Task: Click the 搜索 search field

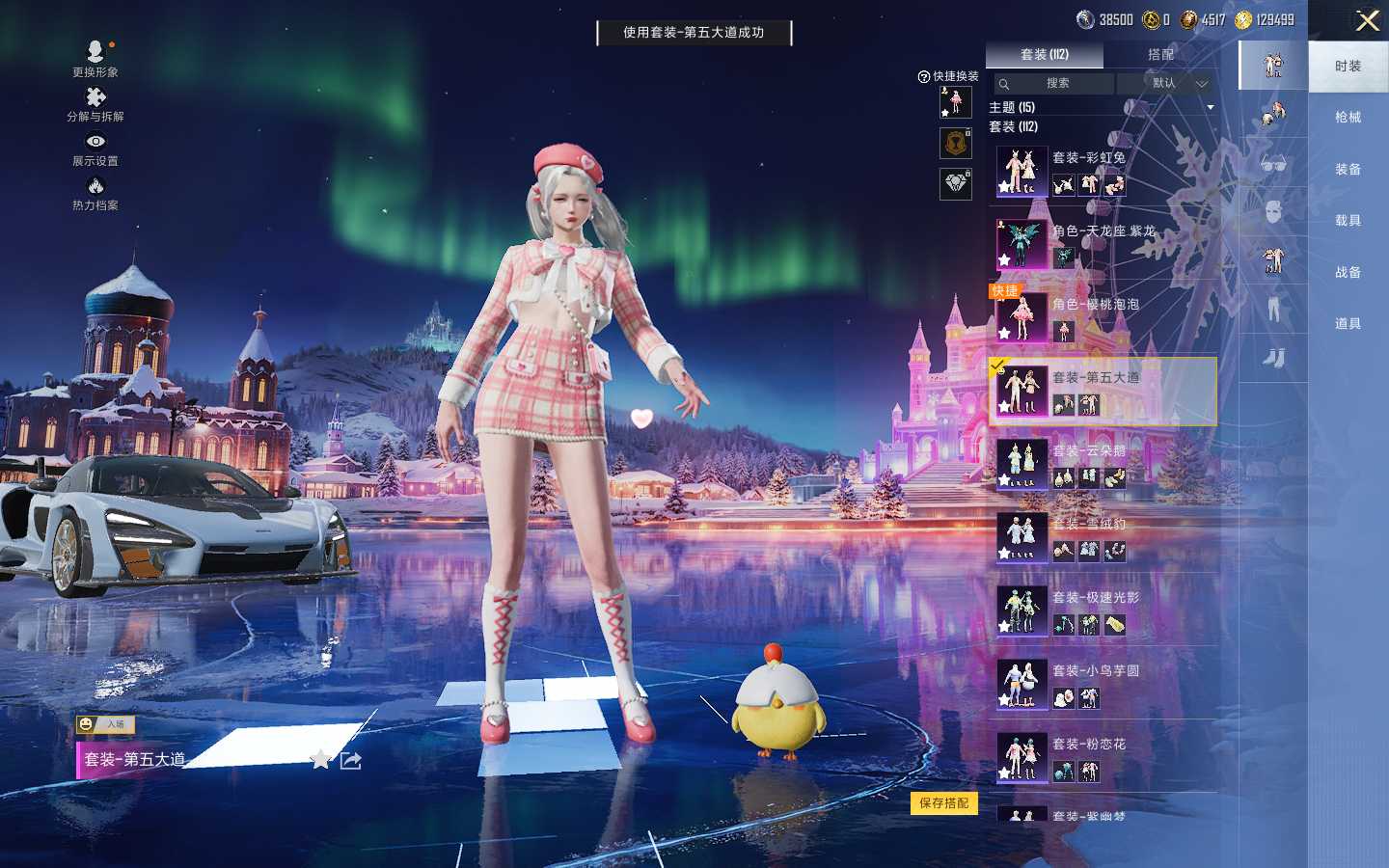Action: [1053, 84]
